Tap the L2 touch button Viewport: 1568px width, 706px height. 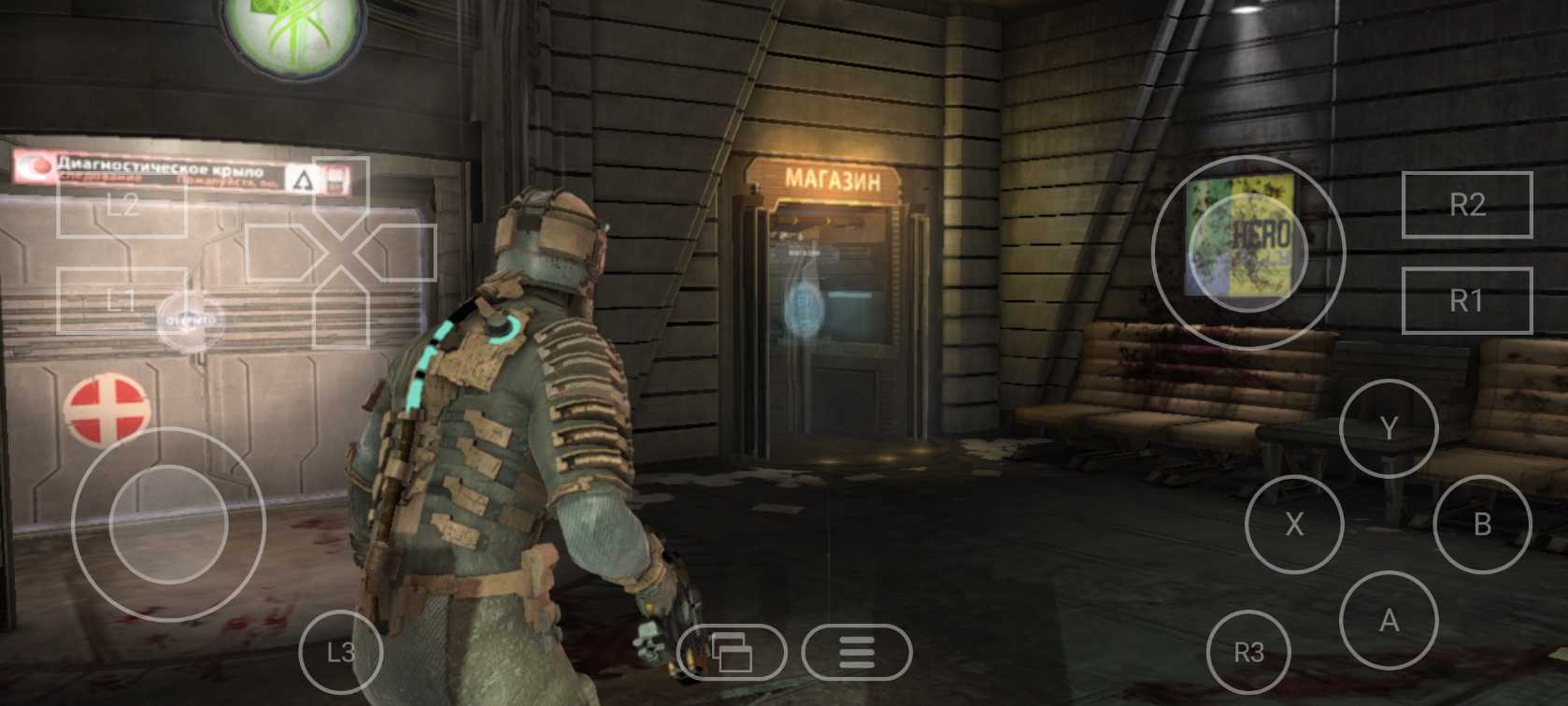coord(121,205)
